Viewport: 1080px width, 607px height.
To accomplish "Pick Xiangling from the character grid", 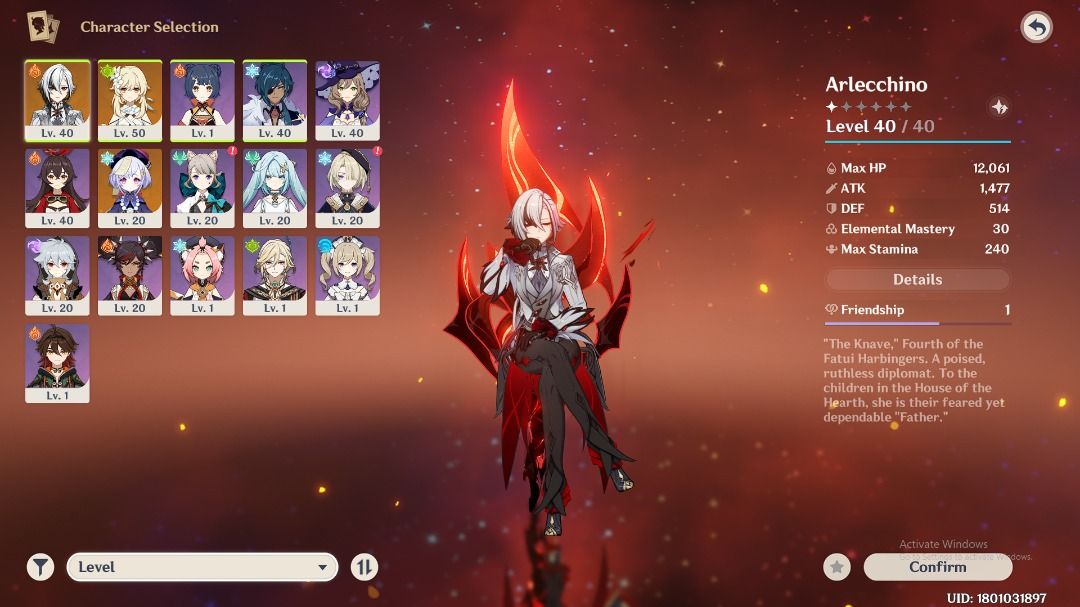I will pos(202,100).
